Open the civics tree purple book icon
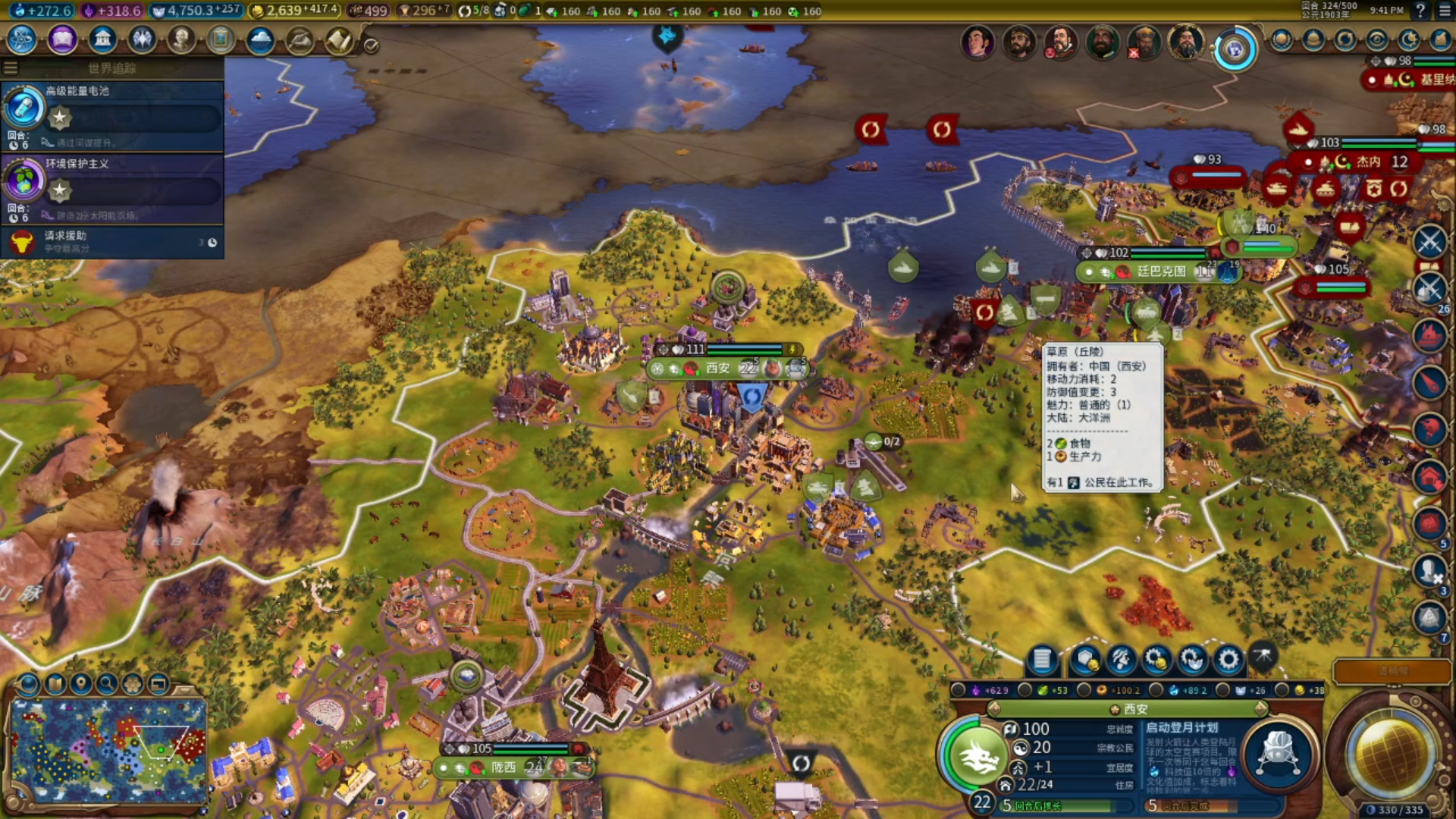Image resolution: width=1456 pixels, height=819 pixels. point(62,39)
